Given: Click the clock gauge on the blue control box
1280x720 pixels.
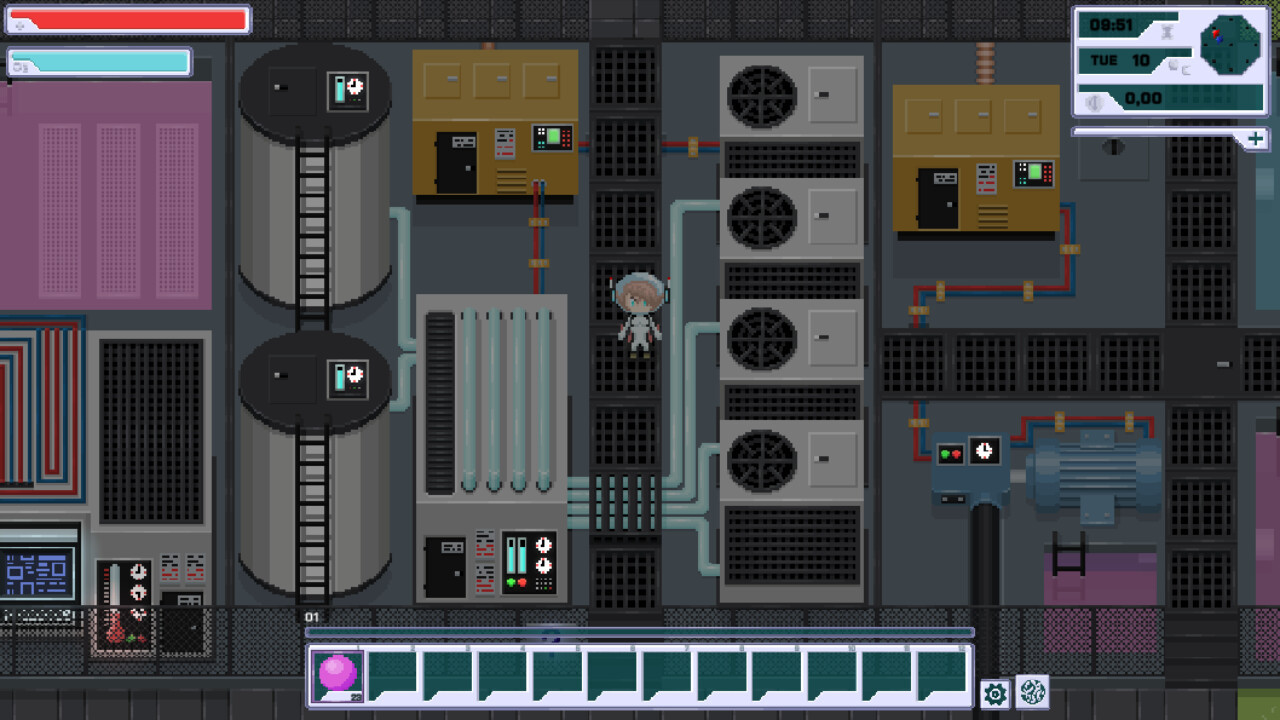Looking at the screenshot, I should click(985, 452).
